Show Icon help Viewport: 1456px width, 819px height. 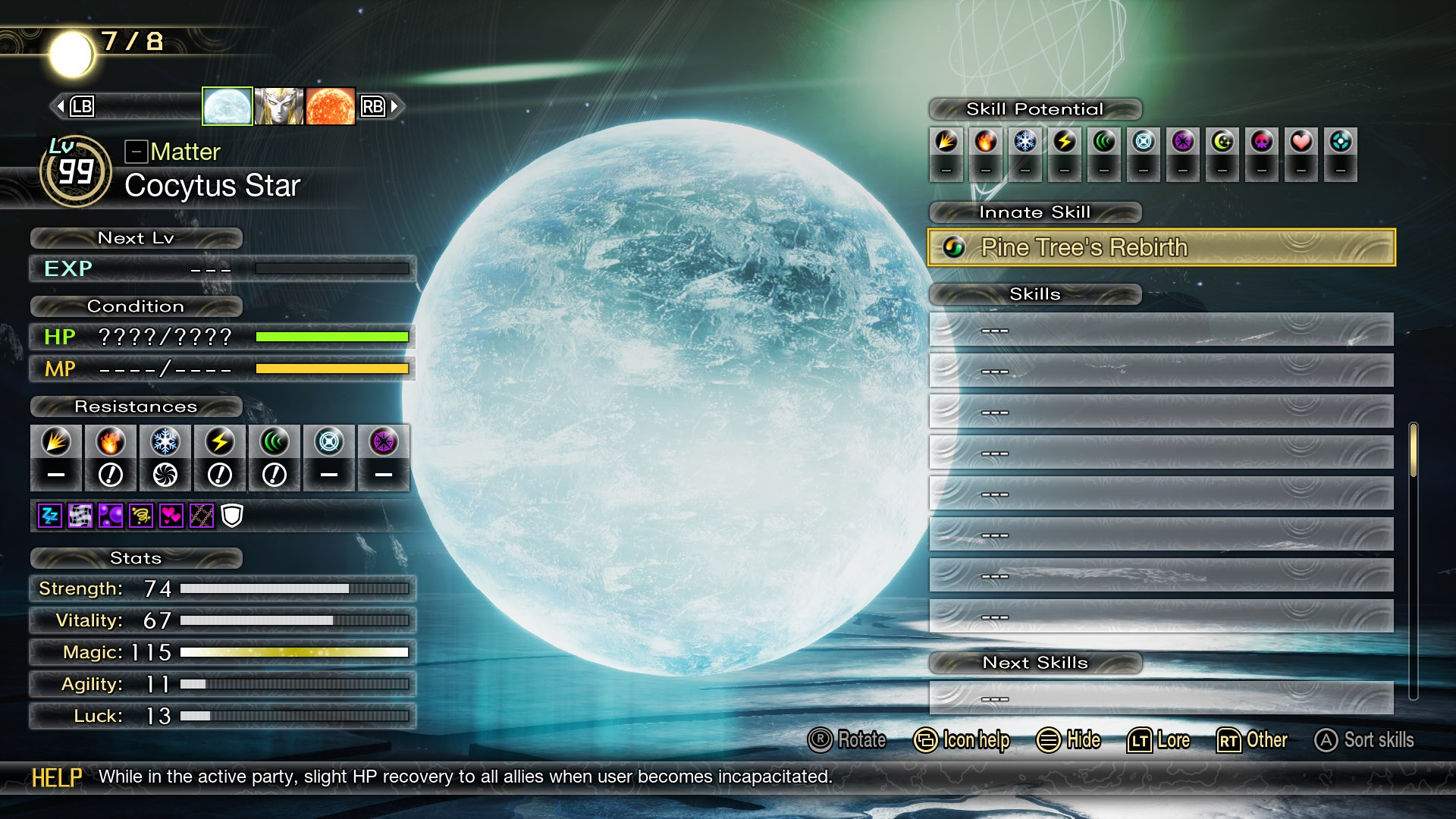point(962,740)
